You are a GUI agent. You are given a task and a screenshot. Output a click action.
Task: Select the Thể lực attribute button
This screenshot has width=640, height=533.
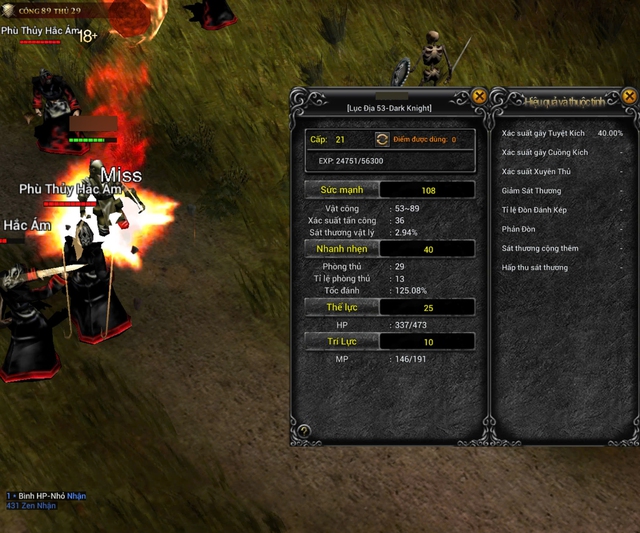click(x=342, y=307)
